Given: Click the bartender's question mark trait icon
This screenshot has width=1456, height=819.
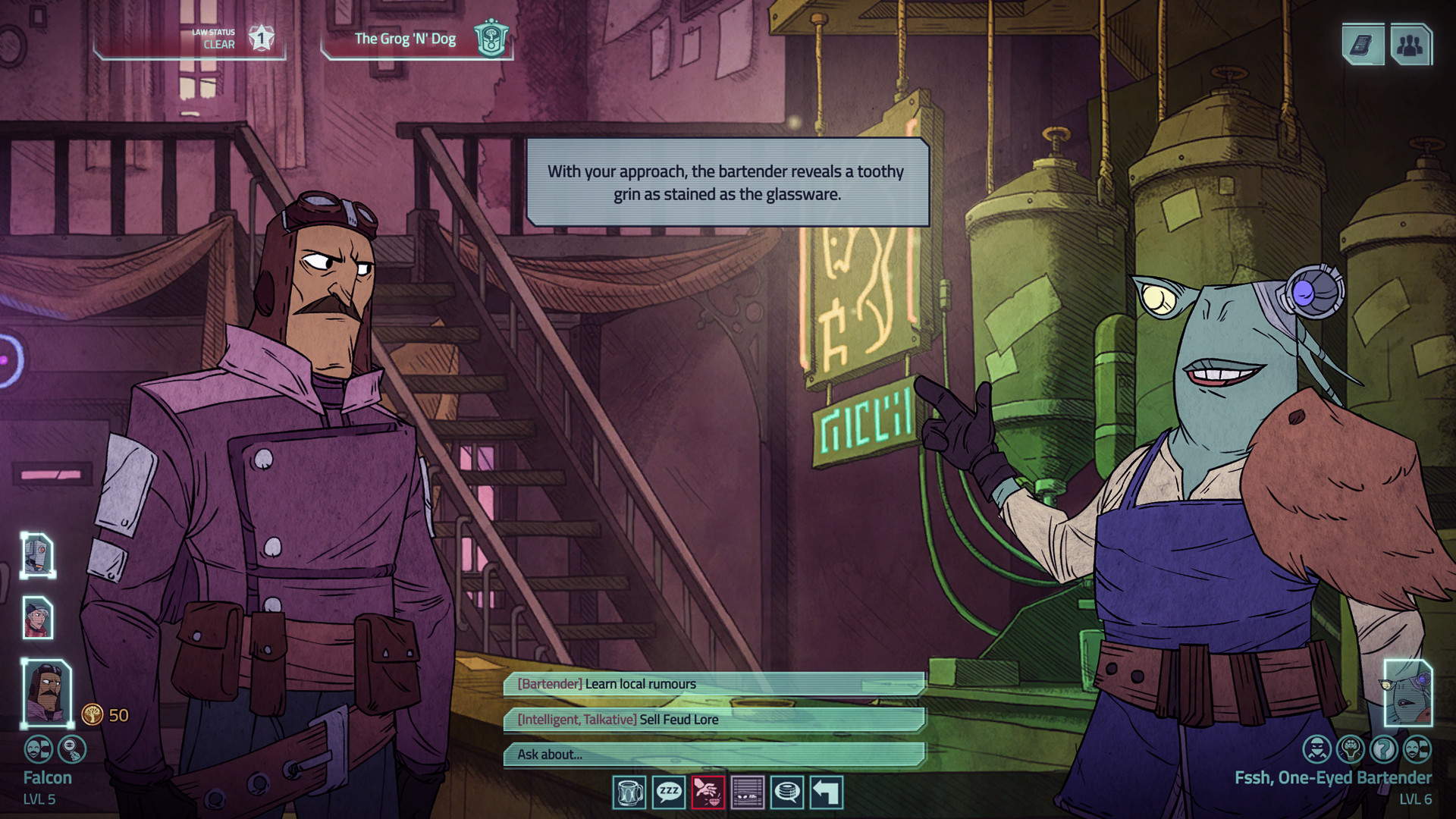Looking at the screenshot, I should click(1384, 749).
